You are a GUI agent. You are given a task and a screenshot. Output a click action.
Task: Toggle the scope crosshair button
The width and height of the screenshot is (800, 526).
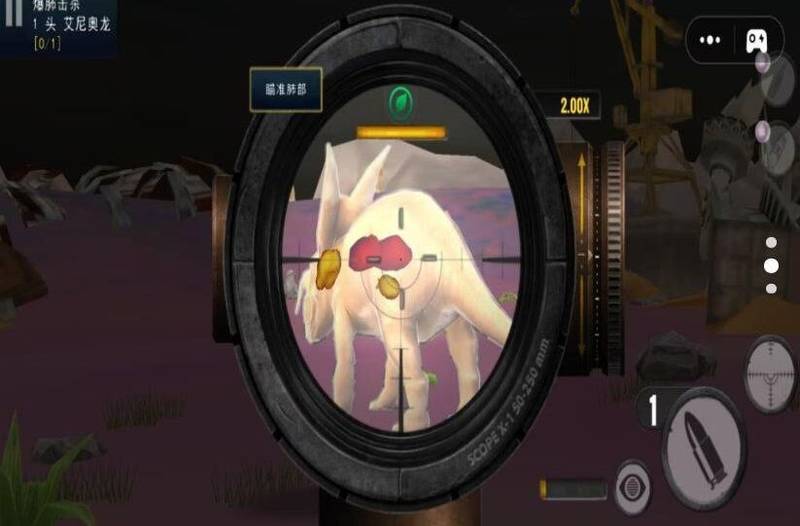tap(770, 373)
